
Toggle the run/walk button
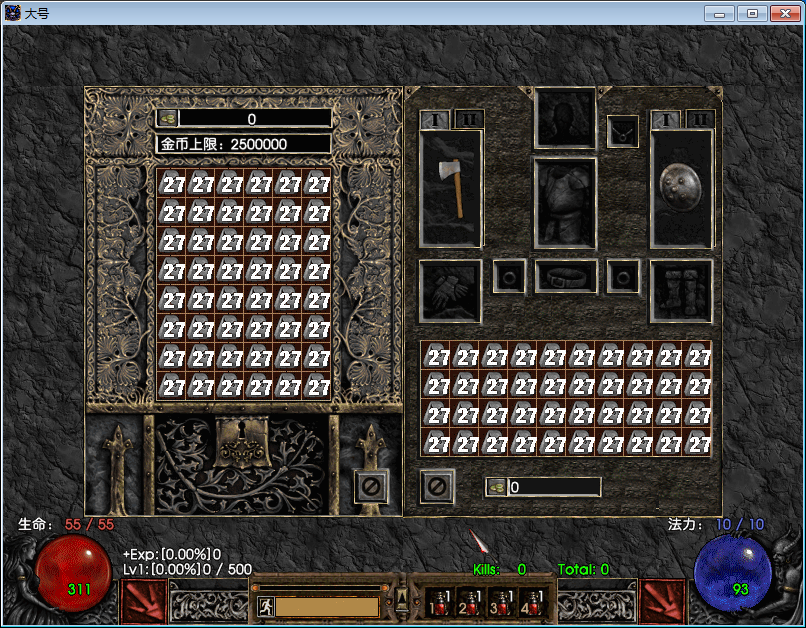click(x=265, y=605)
